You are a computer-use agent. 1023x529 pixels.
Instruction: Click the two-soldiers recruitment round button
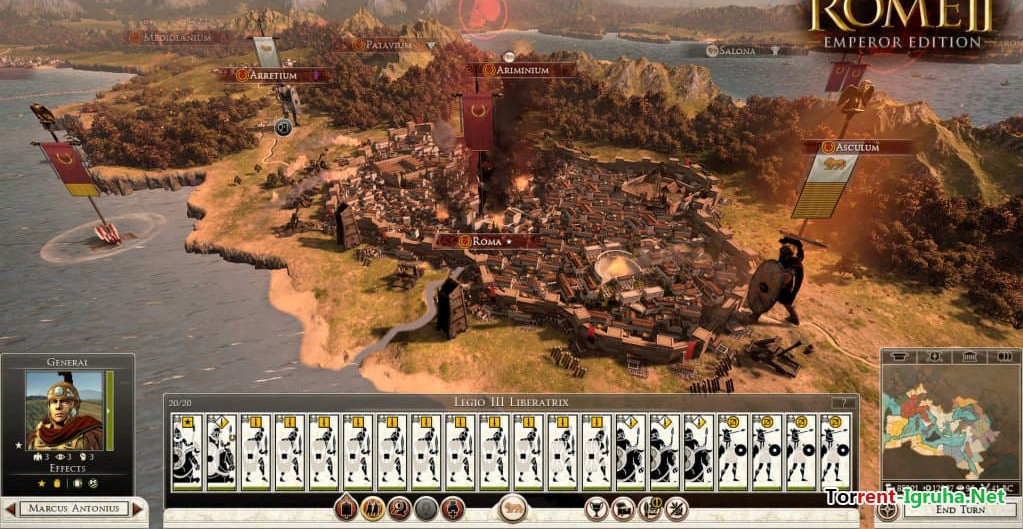(373, 508)
